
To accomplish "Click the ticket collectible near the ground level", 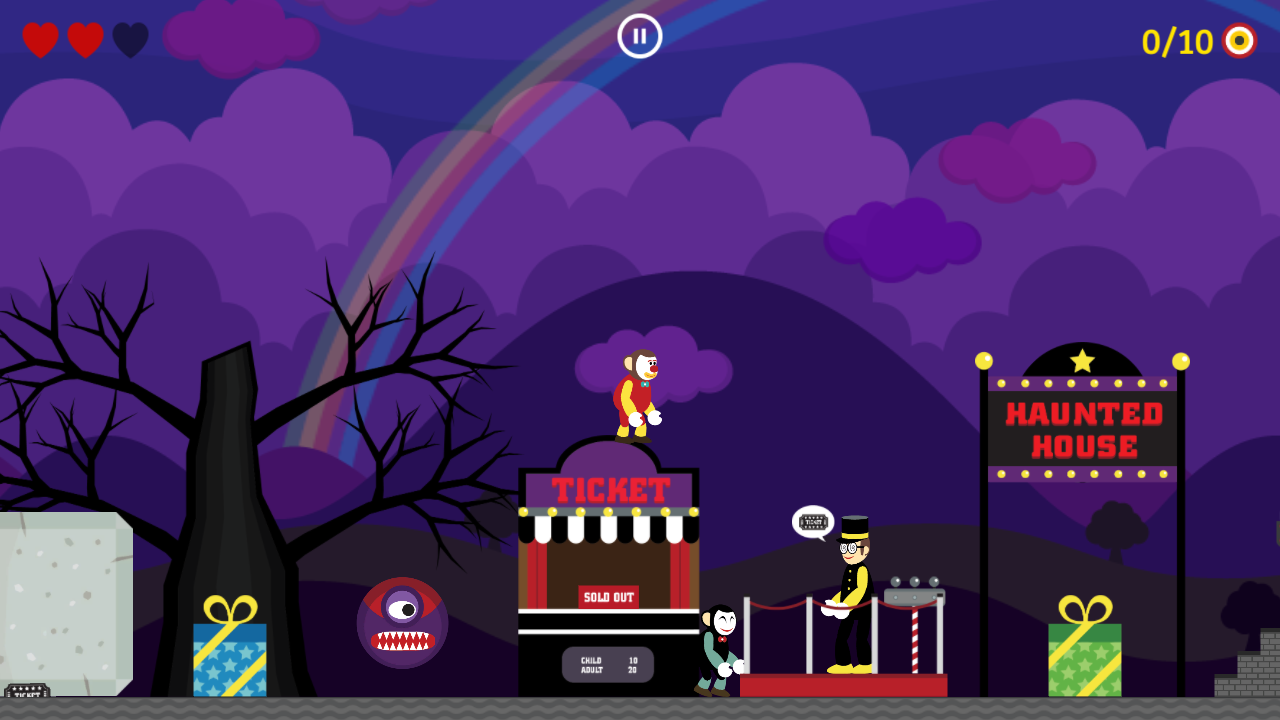I will (25, 689).
